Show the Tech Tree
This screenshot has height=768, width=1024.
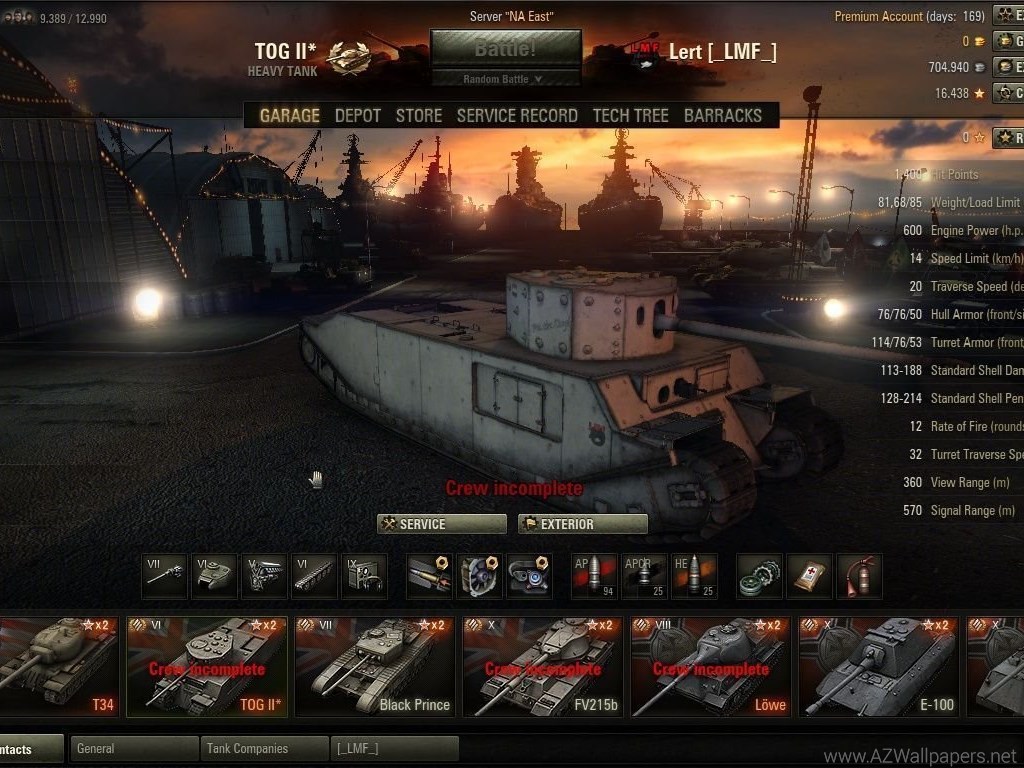pos(630,115)
